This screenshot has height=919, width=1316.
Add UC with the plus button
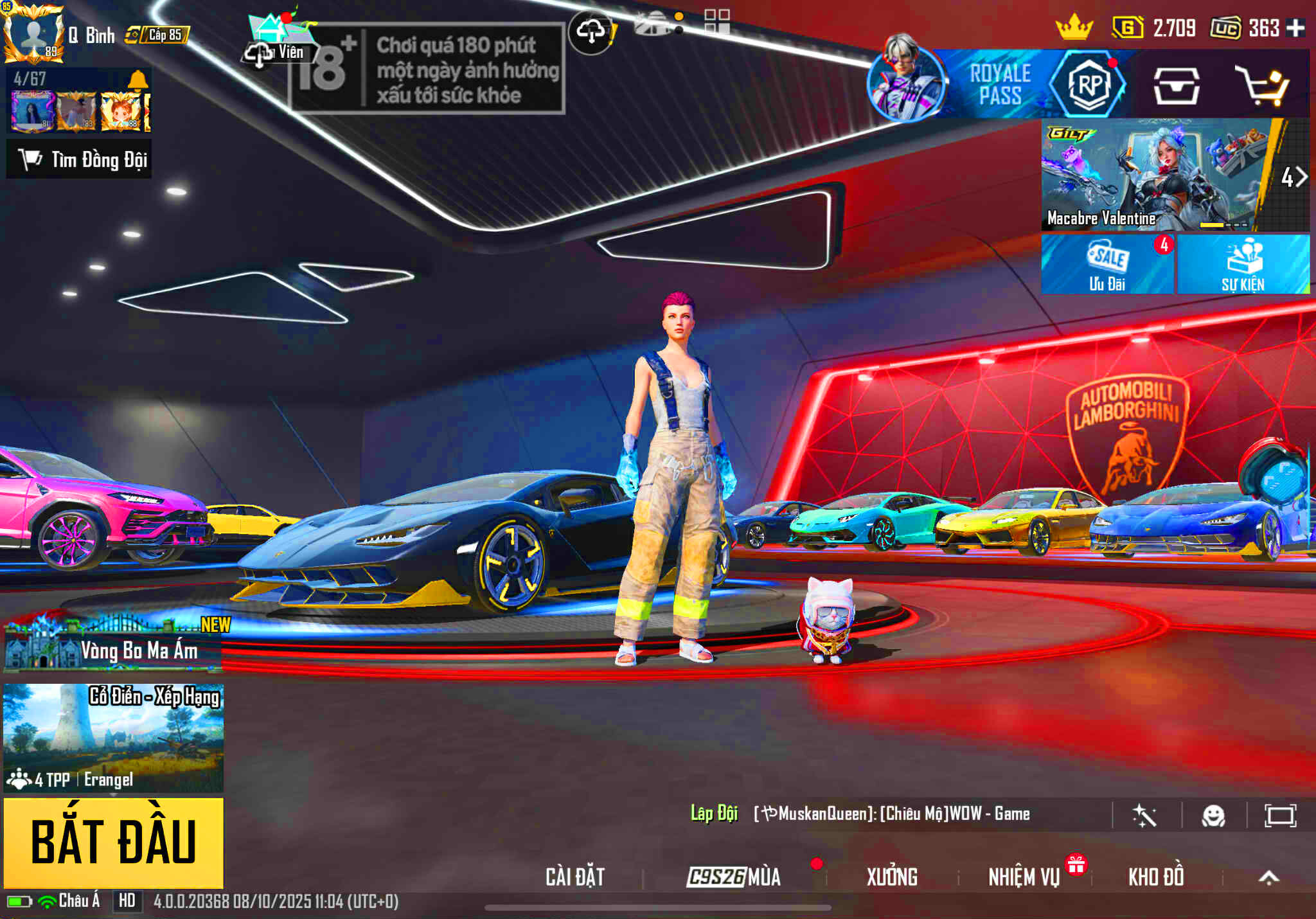pyautogui.click(x=1295, y=28)
